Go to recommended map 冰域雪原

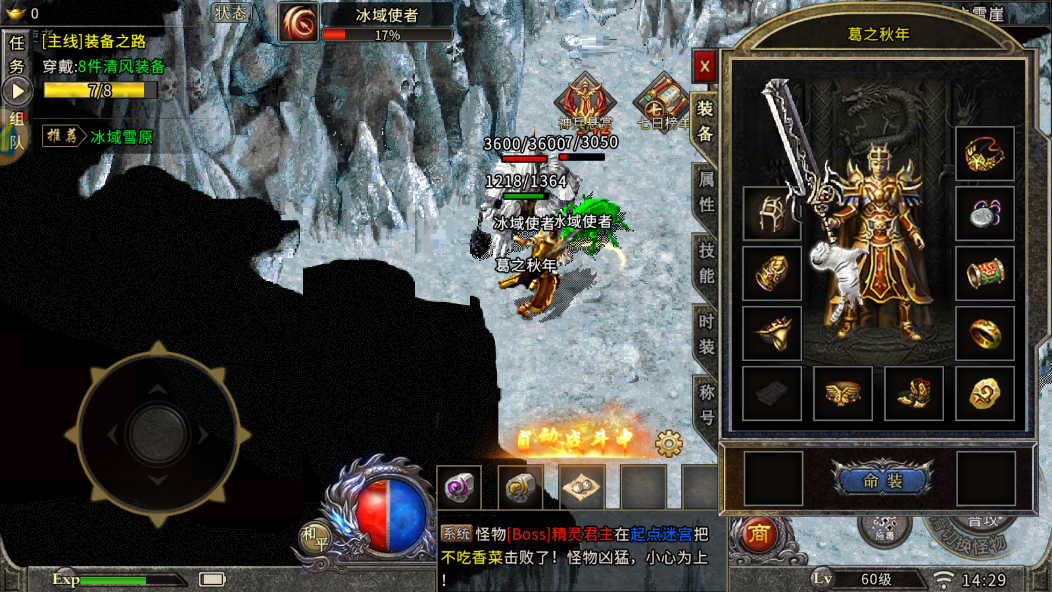tap(120, 137)
